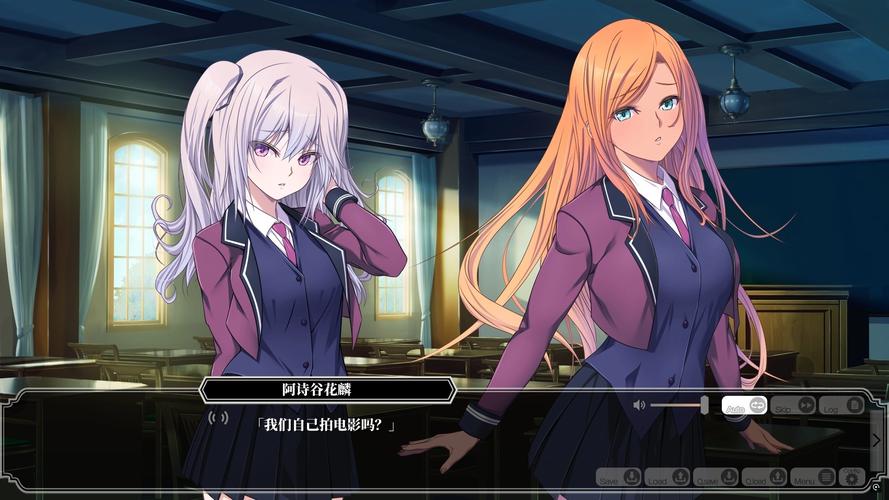This screenshot has width=889, height=500.
Task: Mute voice using the speaker icon
Action: [639, 405]
